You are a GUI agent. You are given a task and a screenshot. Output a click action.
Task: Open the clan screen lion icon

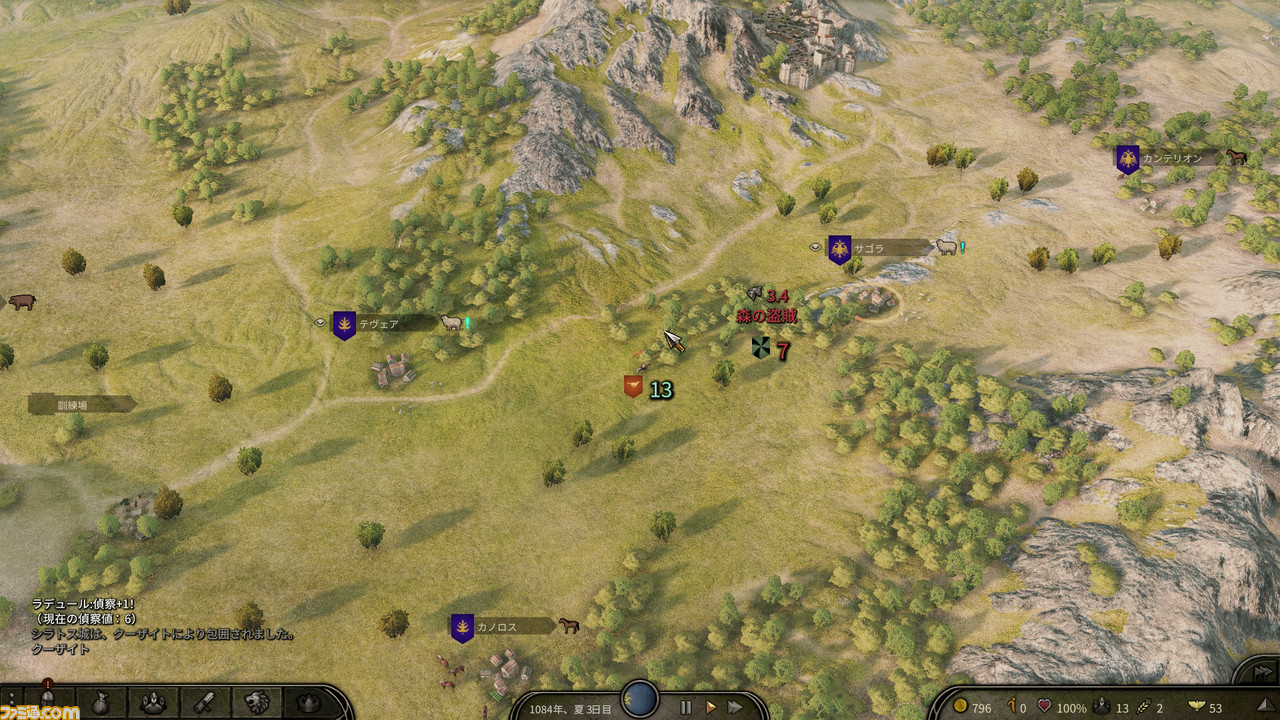pyautogui.click(x=256, y=702)
